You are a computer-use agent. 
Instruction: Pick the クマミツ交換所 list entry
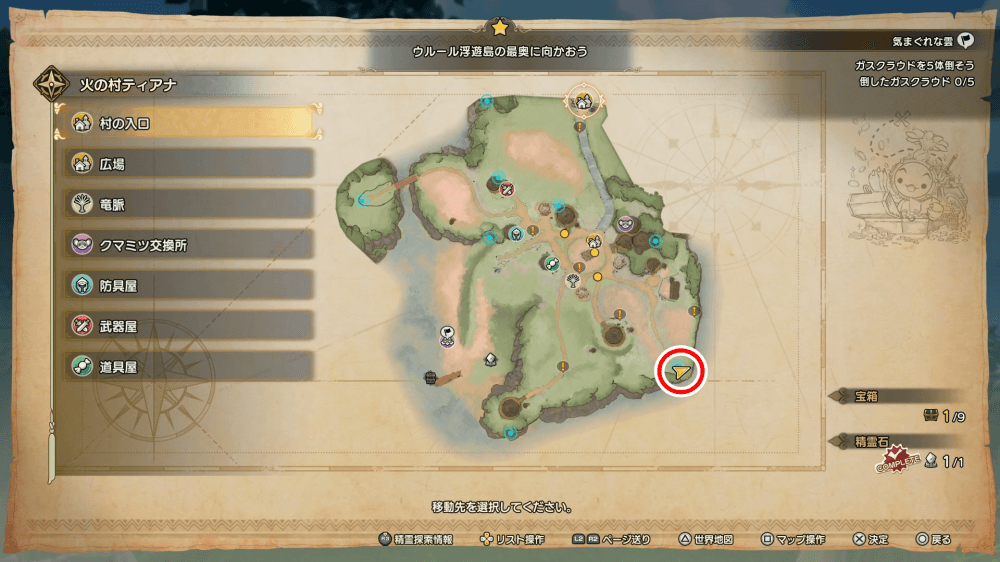tap(190, 244)
